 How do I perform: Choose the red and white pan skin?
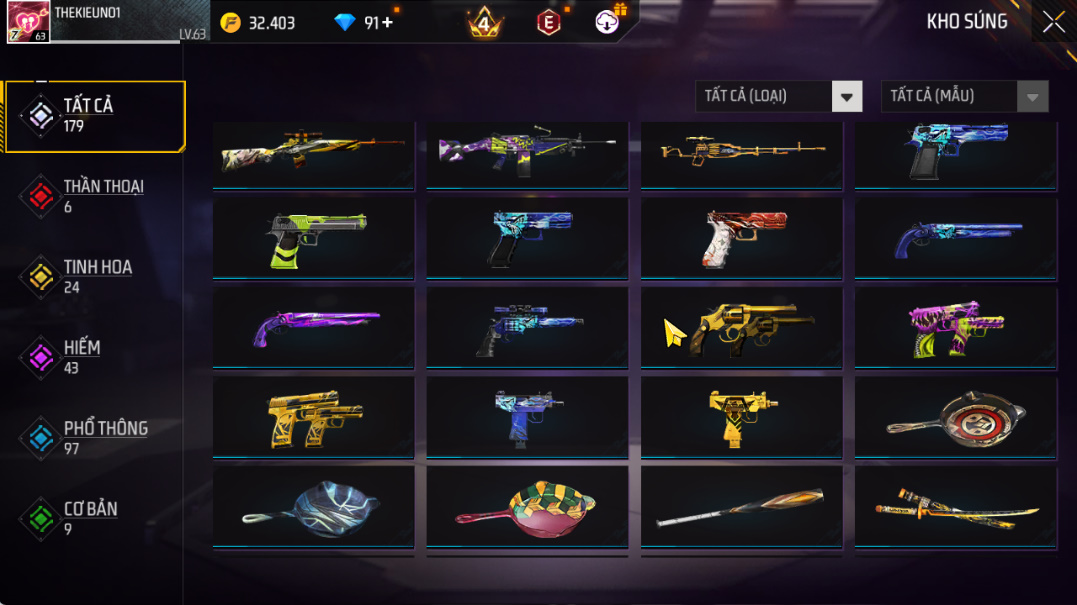[x=955, y=417]
